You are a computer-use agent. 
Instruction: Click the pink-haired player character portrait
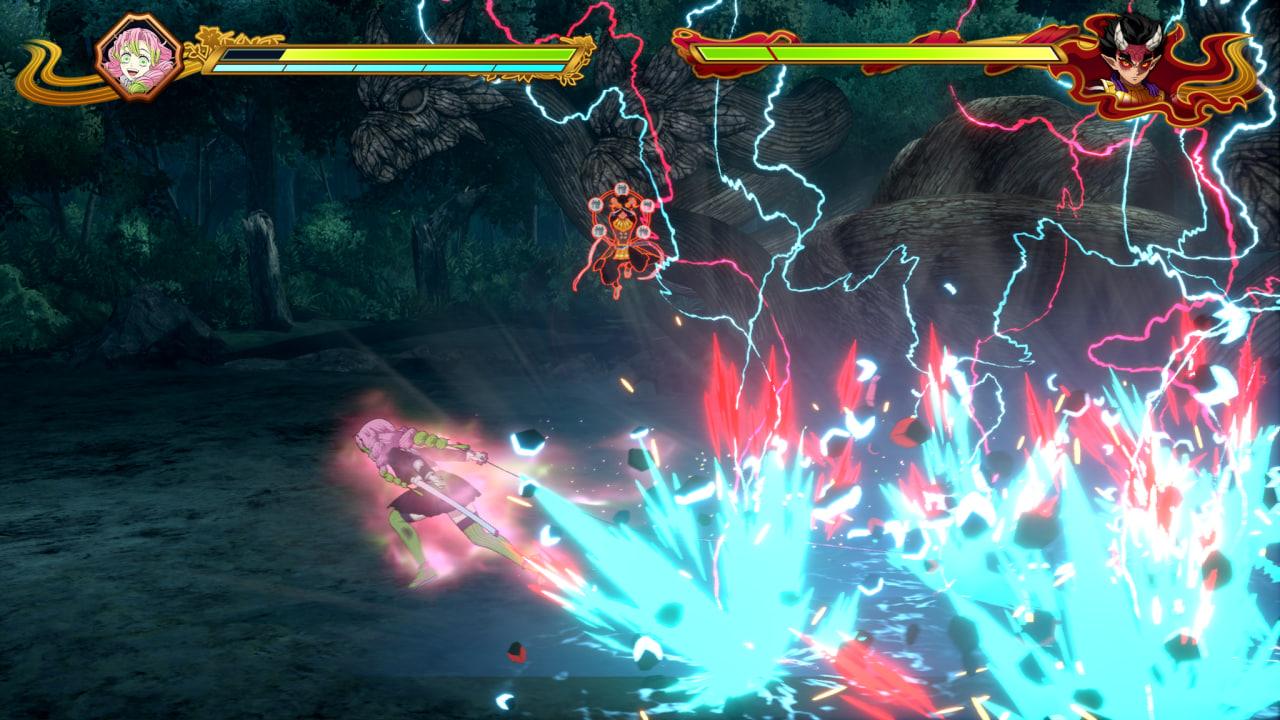tap(139, 57)
